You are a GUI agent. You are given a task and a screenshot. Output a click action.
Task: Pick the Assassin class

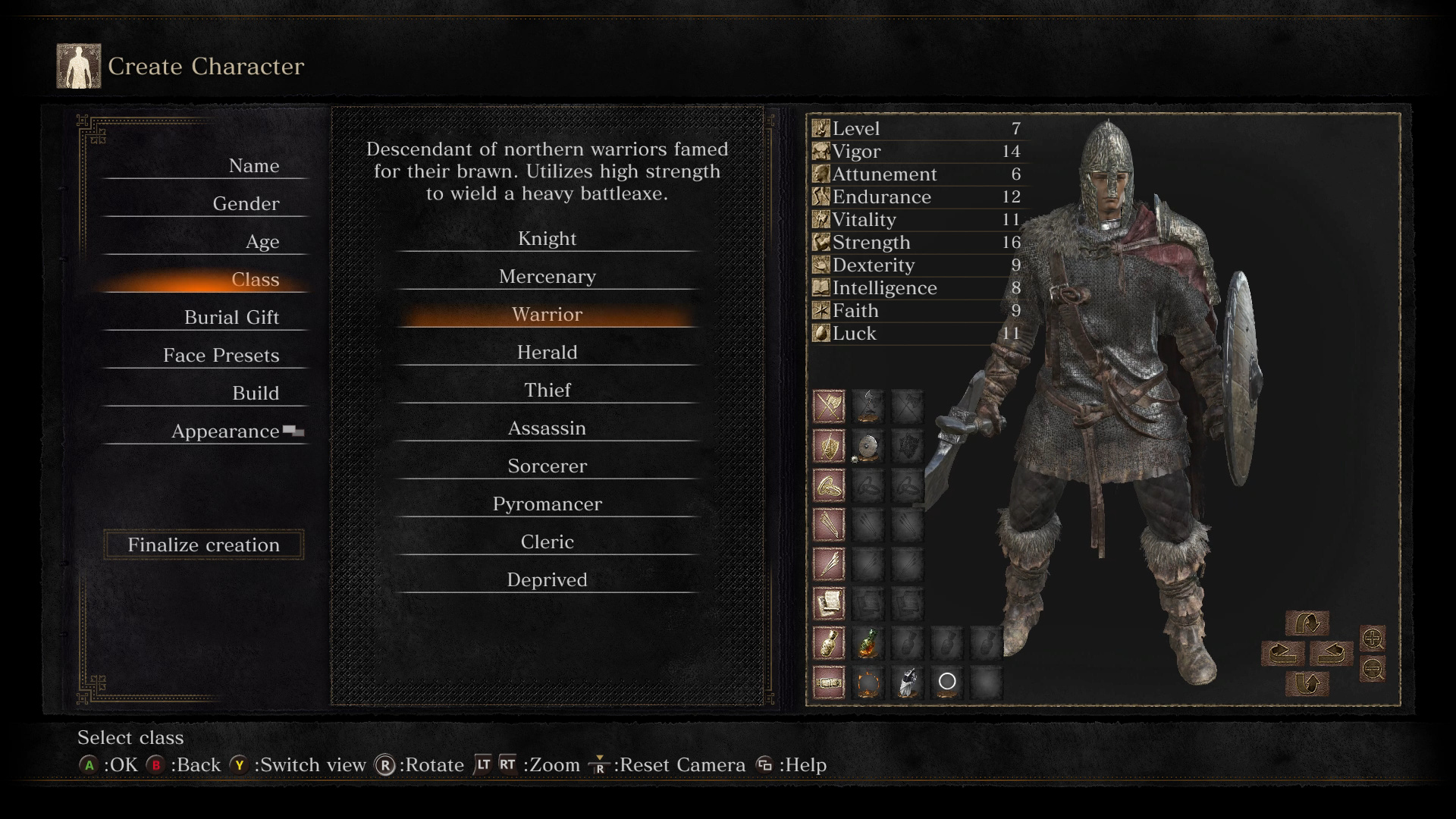click(547, 428)
